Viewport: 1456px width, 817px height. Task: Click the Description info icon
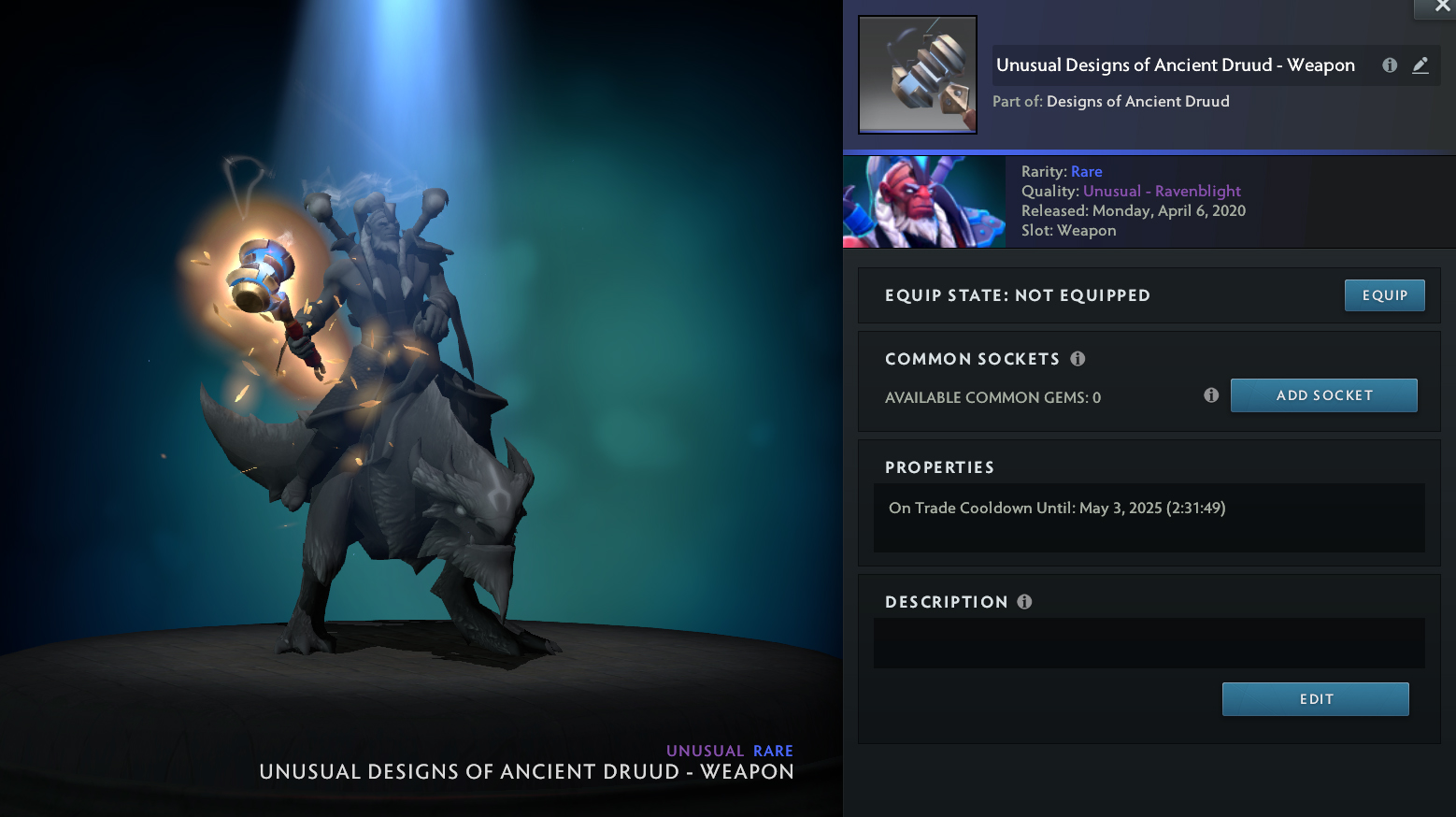click(x=1024, y=602)
